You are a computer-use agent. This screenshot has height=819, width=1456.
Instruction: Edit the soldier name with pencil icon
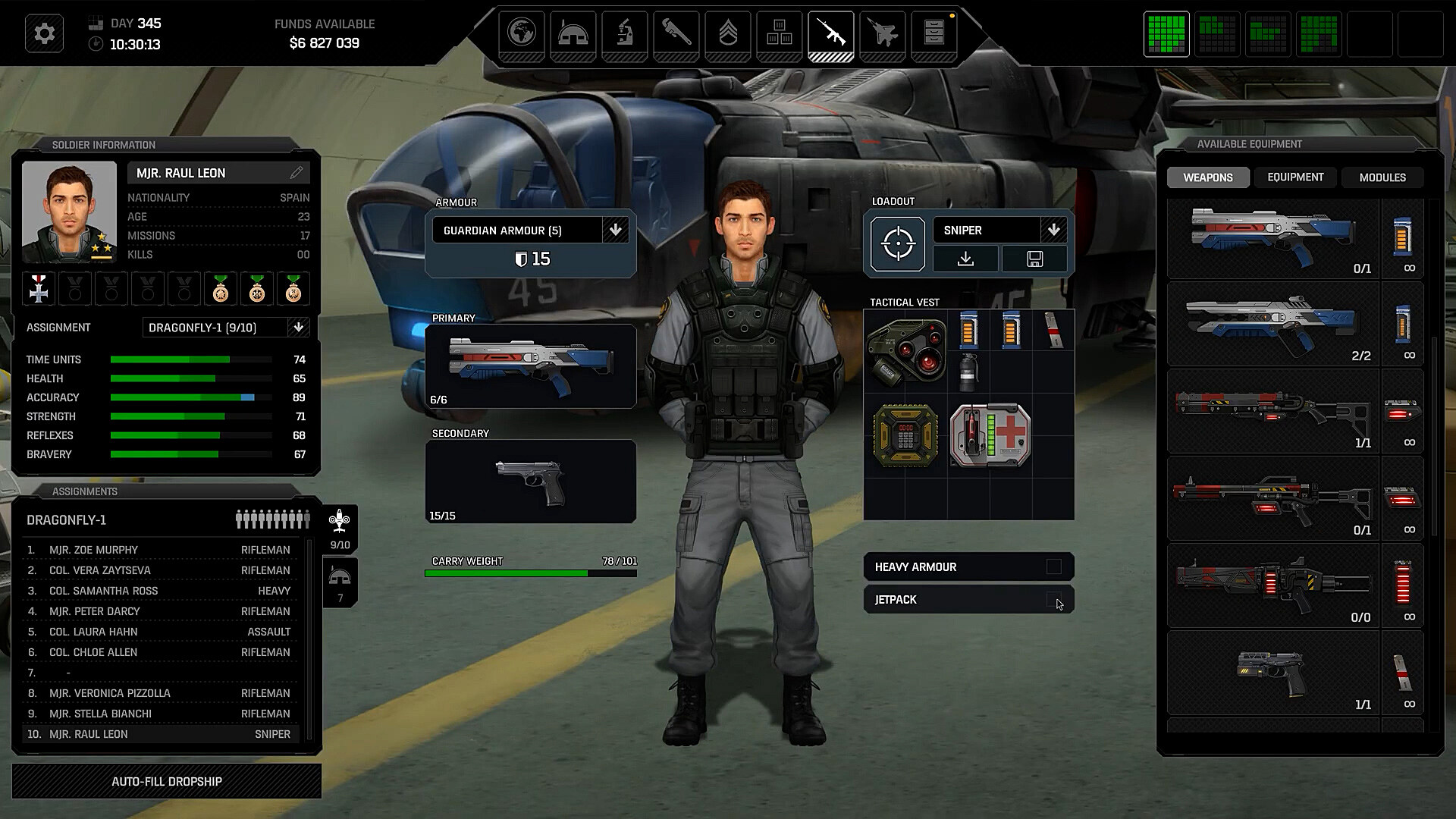point(297,173)
